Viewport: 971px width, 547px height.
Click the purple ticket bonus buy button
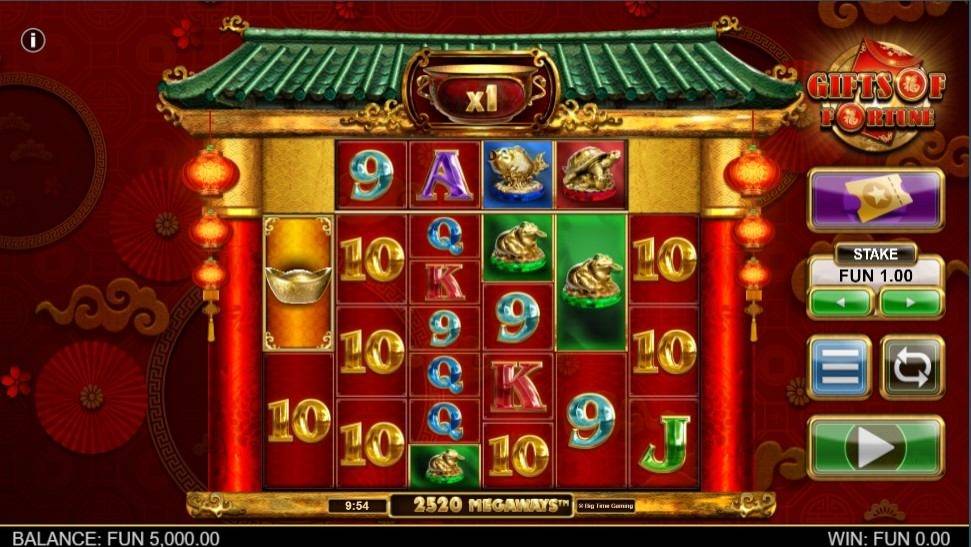(x=875, y=199)
